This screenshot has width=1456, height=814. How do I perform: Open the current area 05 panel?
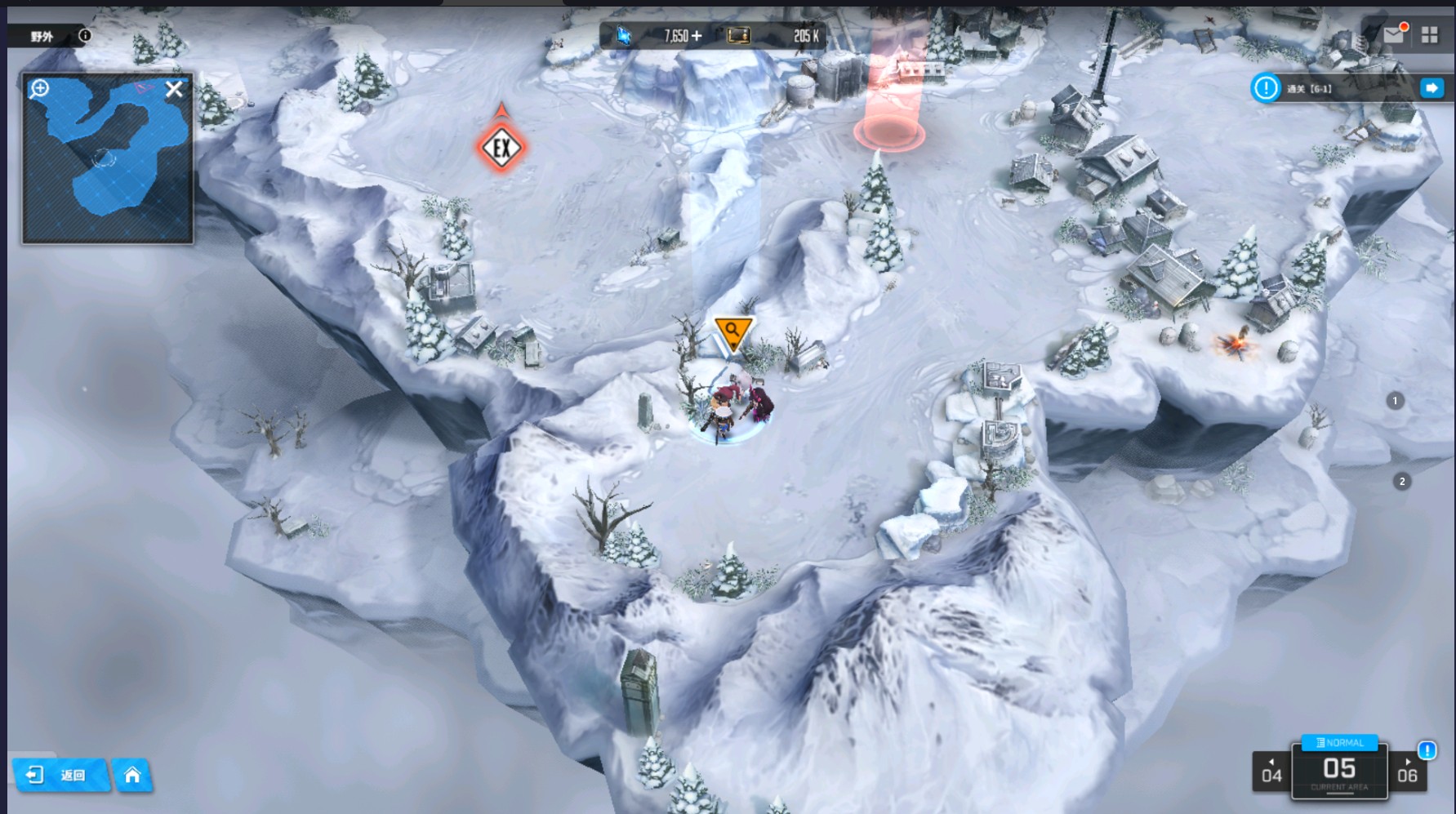coord(1339,772)
